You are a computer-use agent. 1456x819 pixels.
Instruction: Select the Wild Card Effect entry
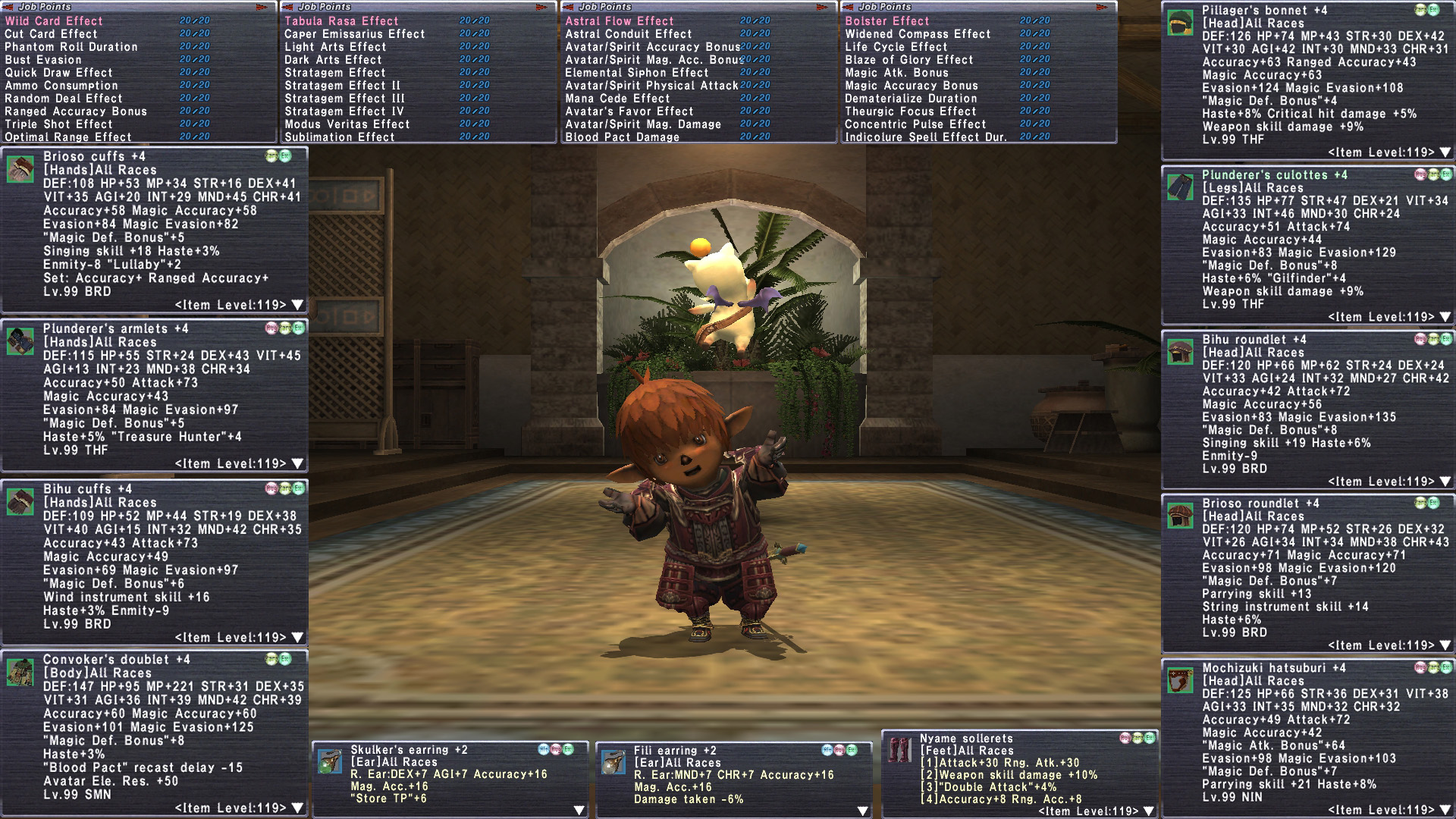54,21
